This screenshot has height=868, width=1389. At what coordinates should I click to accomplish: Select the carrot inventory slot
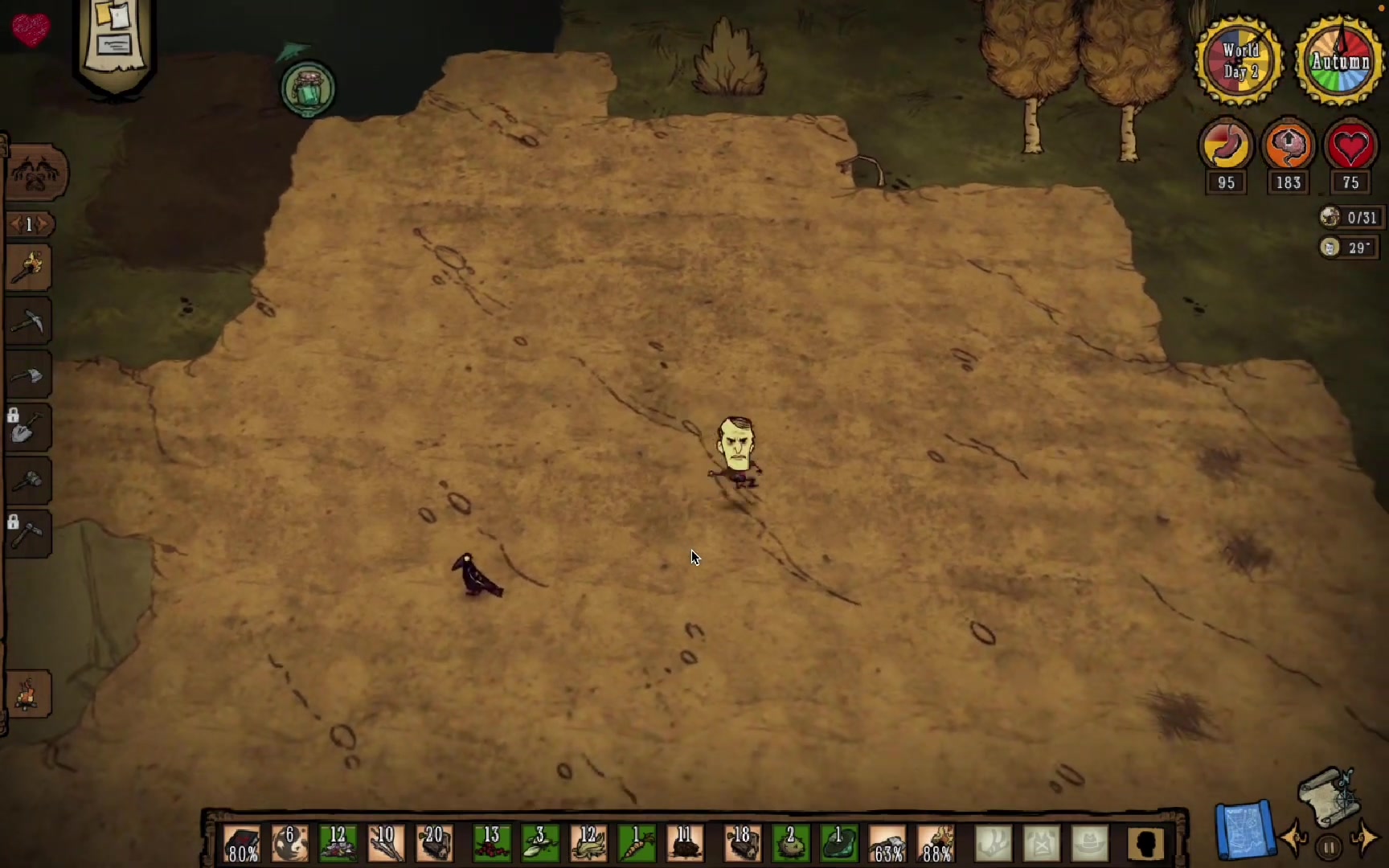tap(637, 844)
